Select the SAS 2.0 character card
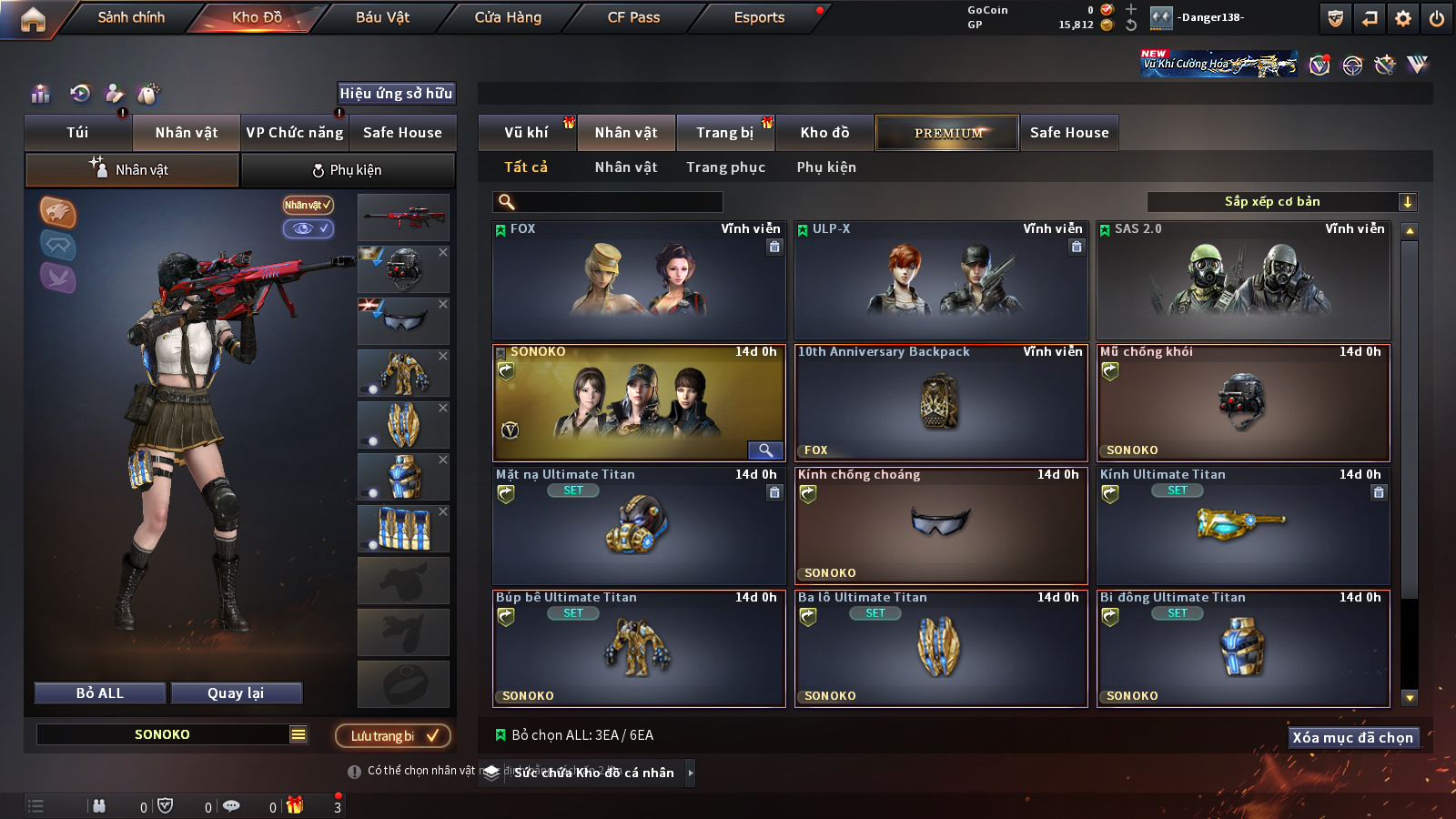The image size is (1456, 819). 1243,280
